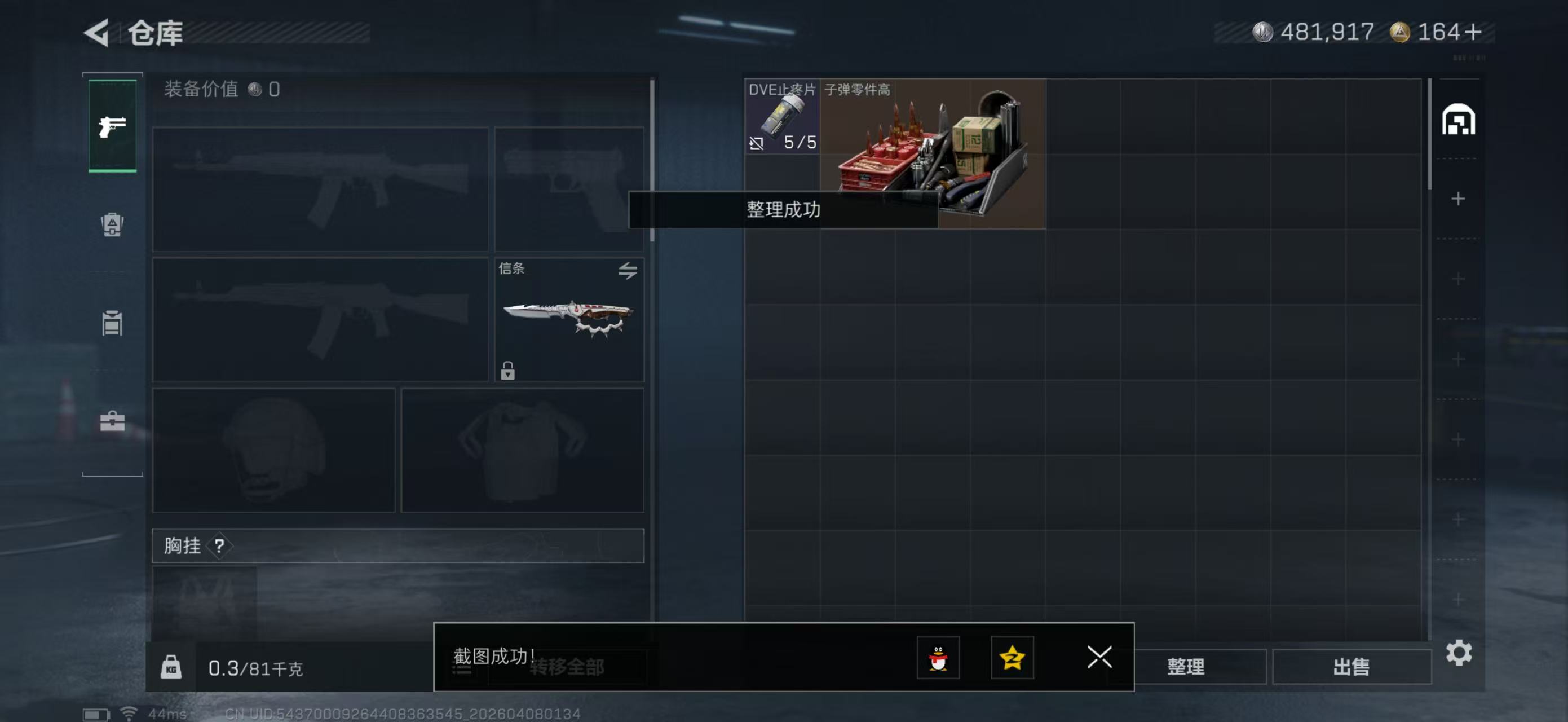
Task: Open the safe box icon in the sidebar
Action: click(x=112, y=420)
